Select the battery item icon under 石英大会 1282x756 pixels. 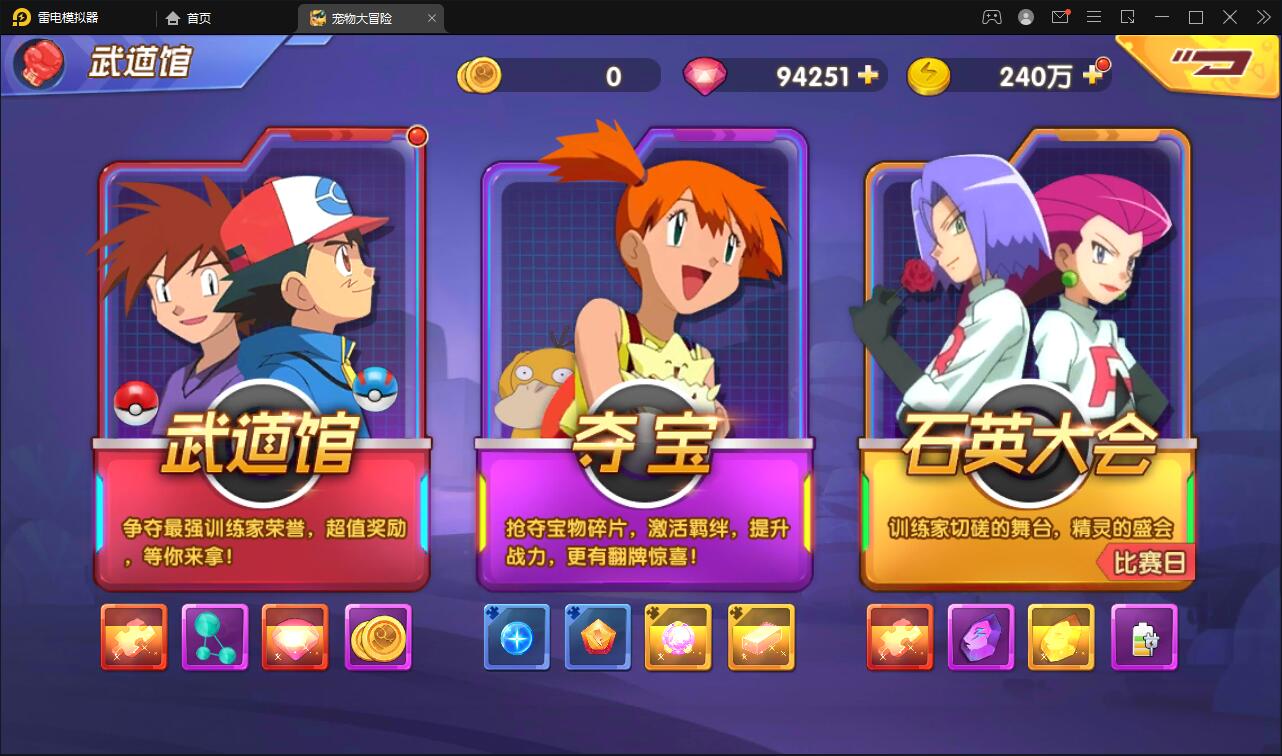1144,637
